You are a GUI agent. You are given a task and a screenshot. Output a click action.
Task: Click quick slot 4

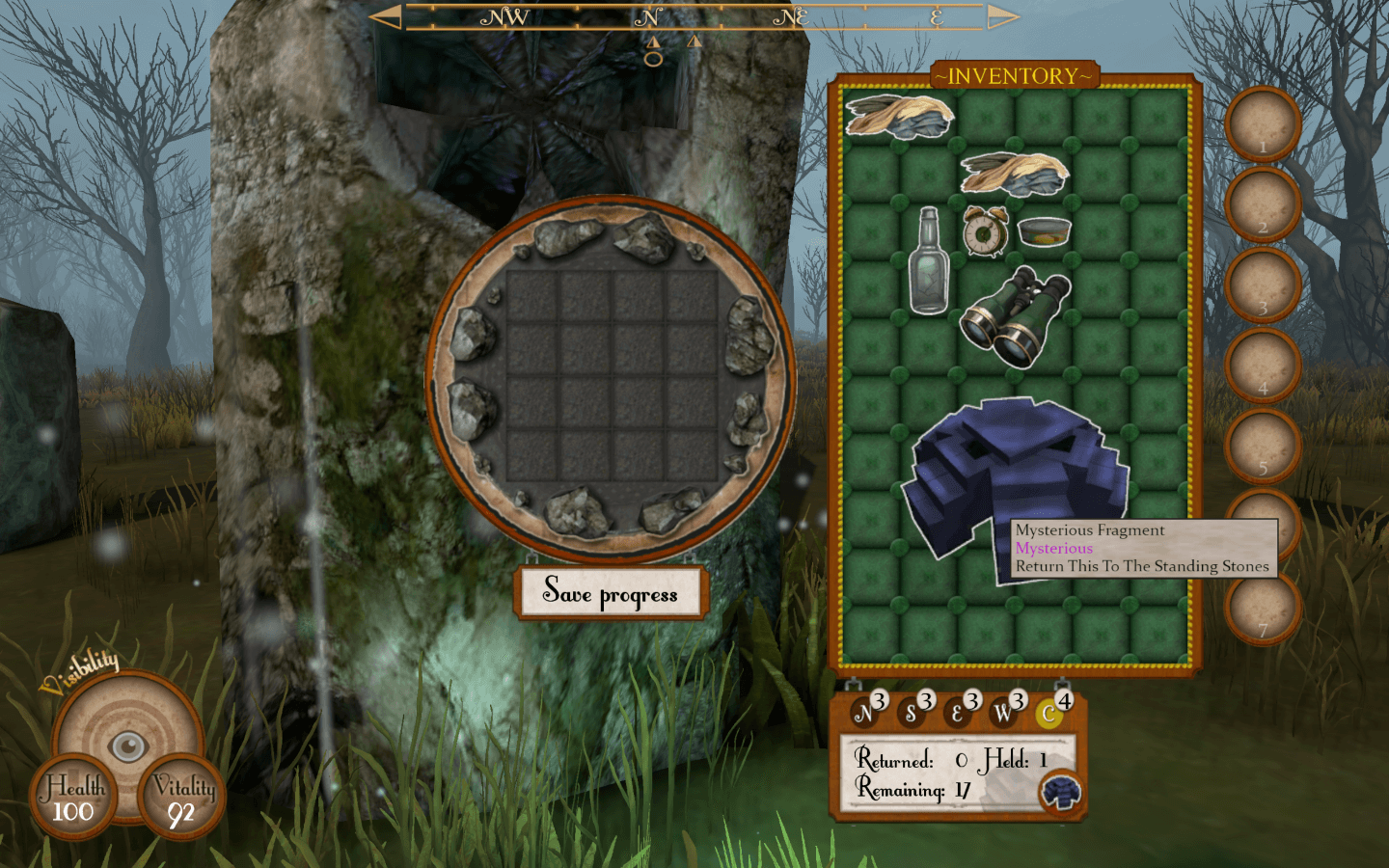pyautogui.click(x=1263, y=366)
